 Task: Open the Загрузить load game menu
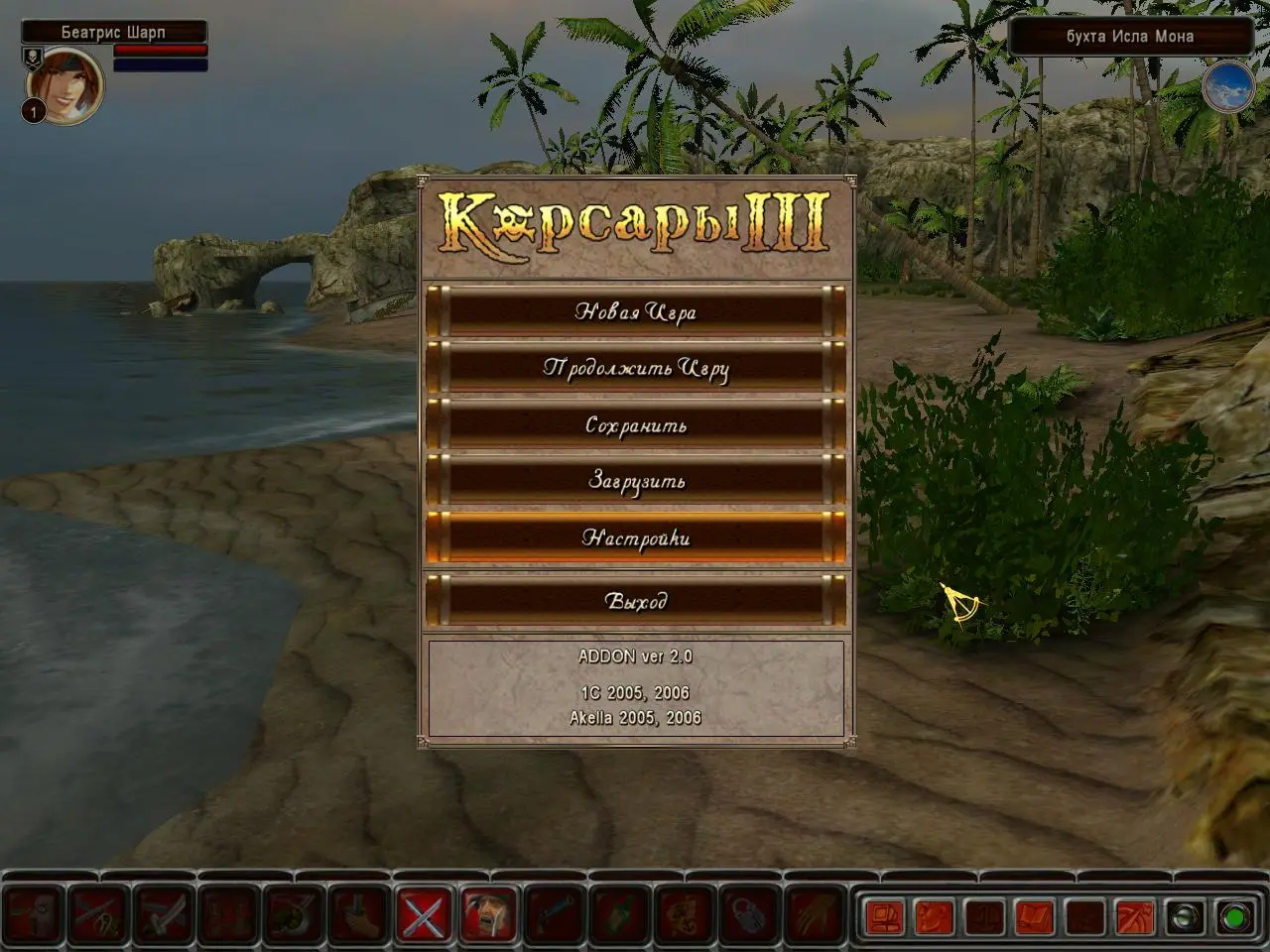(635, 481)
